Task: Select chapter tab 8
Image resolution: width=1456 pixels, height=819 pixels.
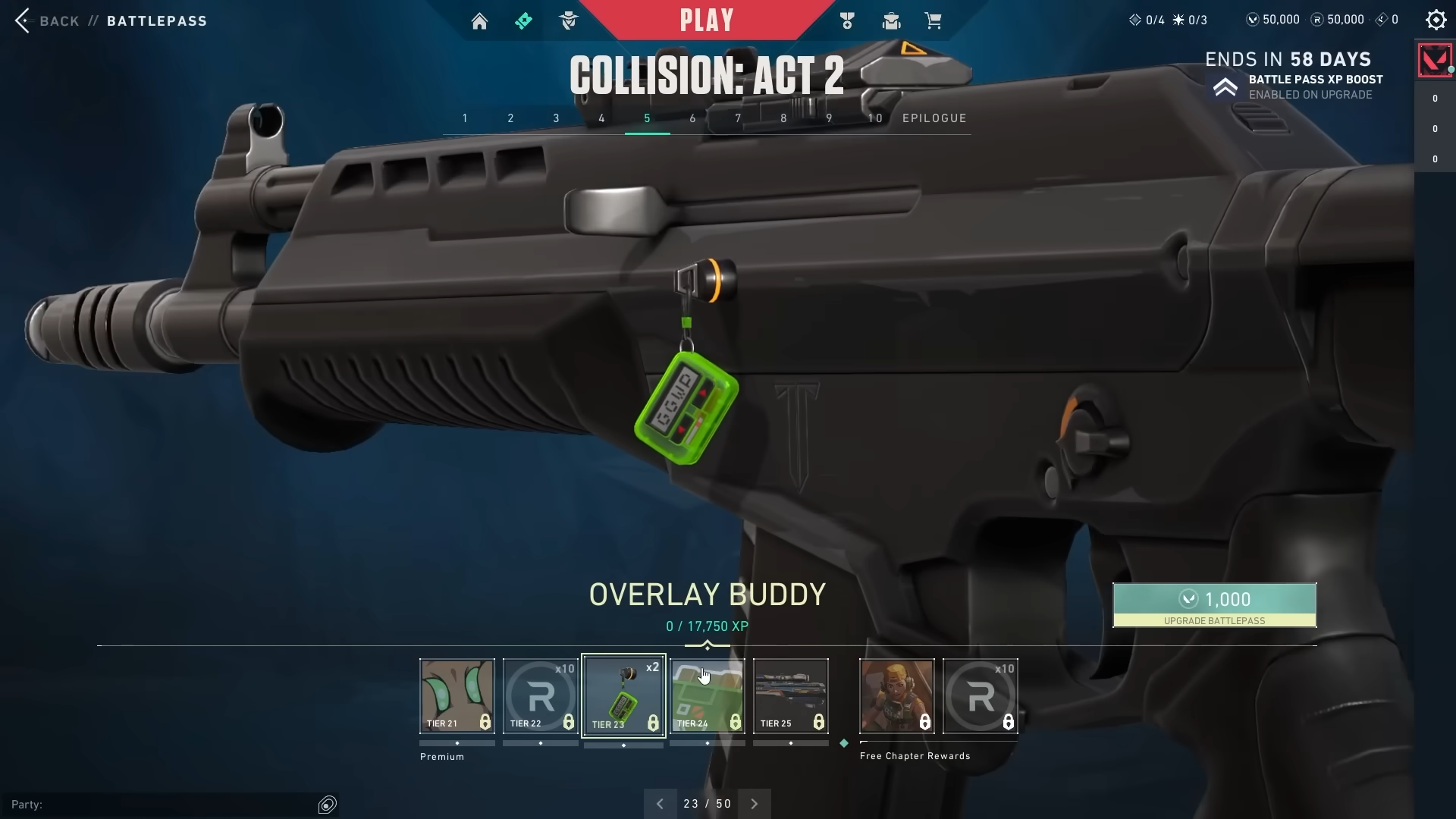Action: click(784, 118)
